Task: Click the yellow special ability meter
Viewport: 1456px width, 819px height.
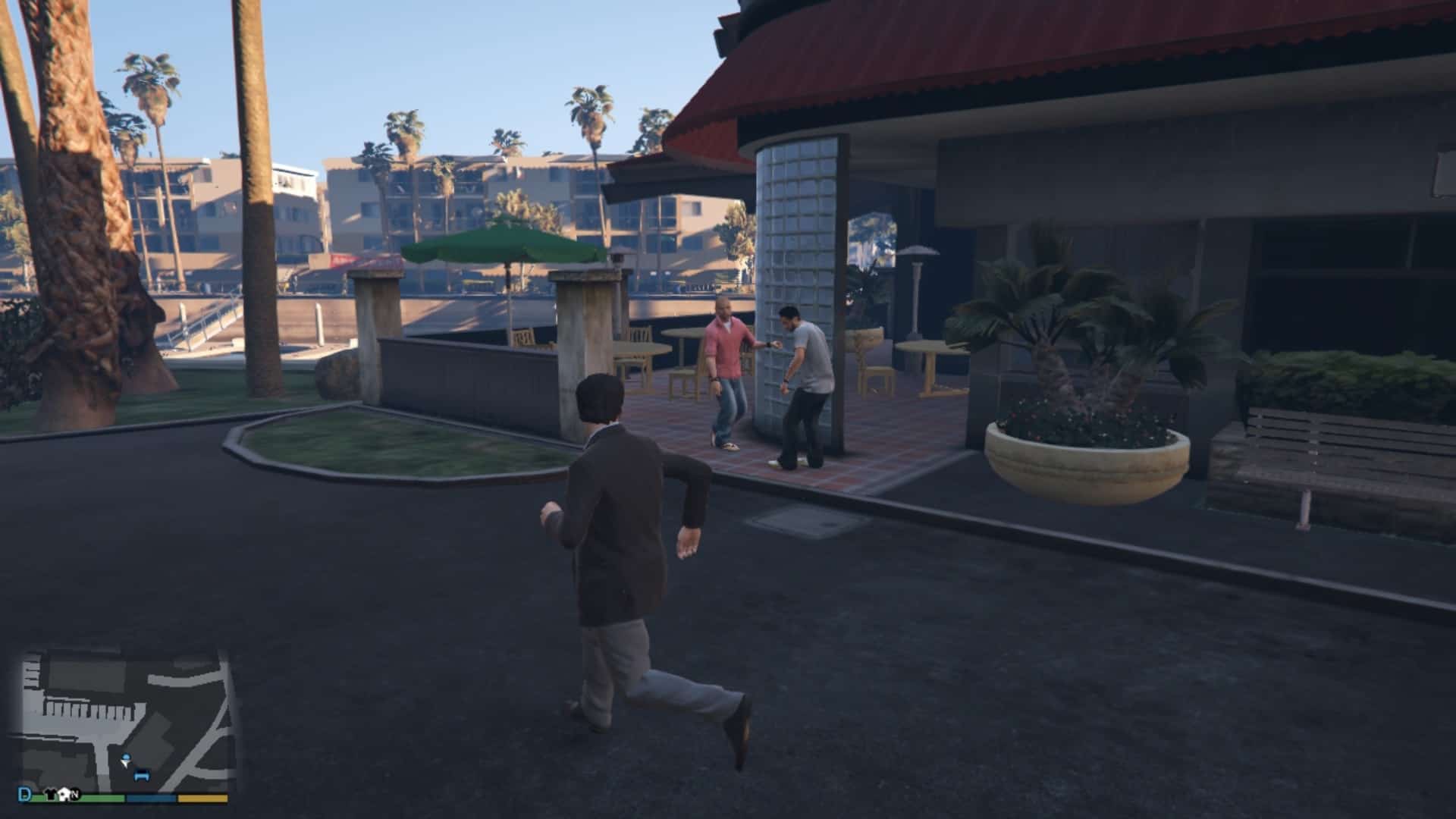Action: click(201, 797)
